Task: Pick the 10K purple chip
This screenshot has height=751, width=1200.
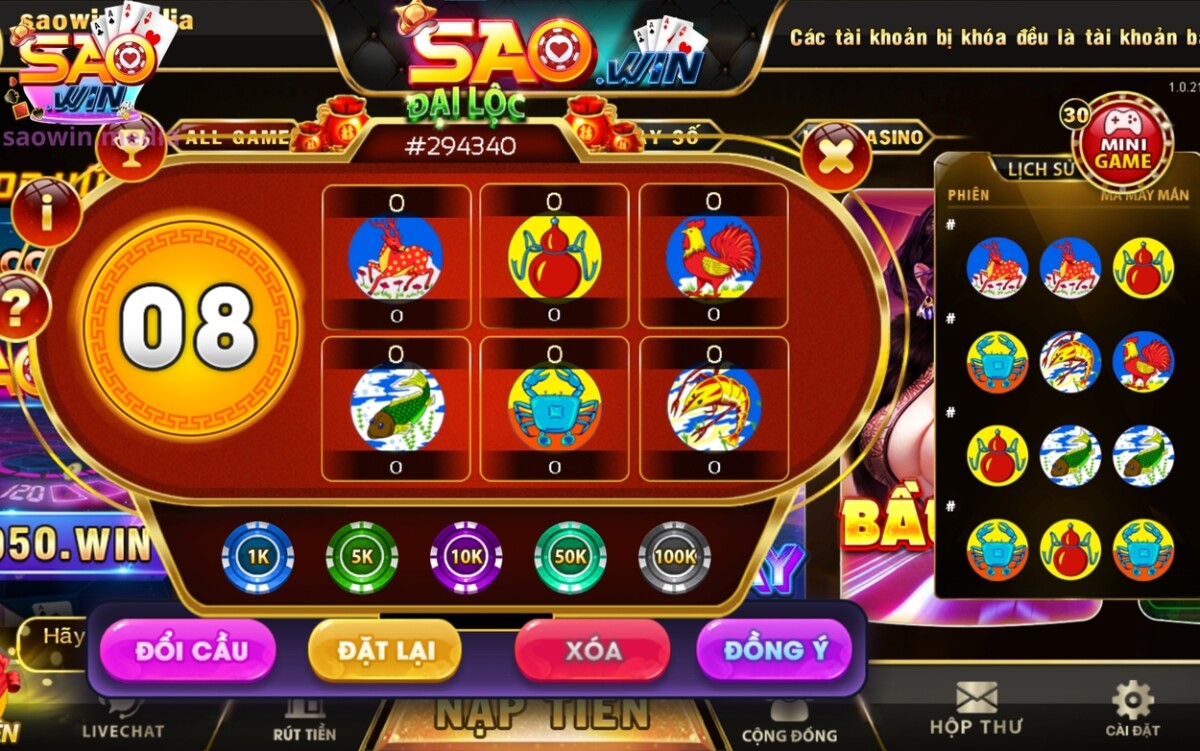Action: (x=466, y=557)
